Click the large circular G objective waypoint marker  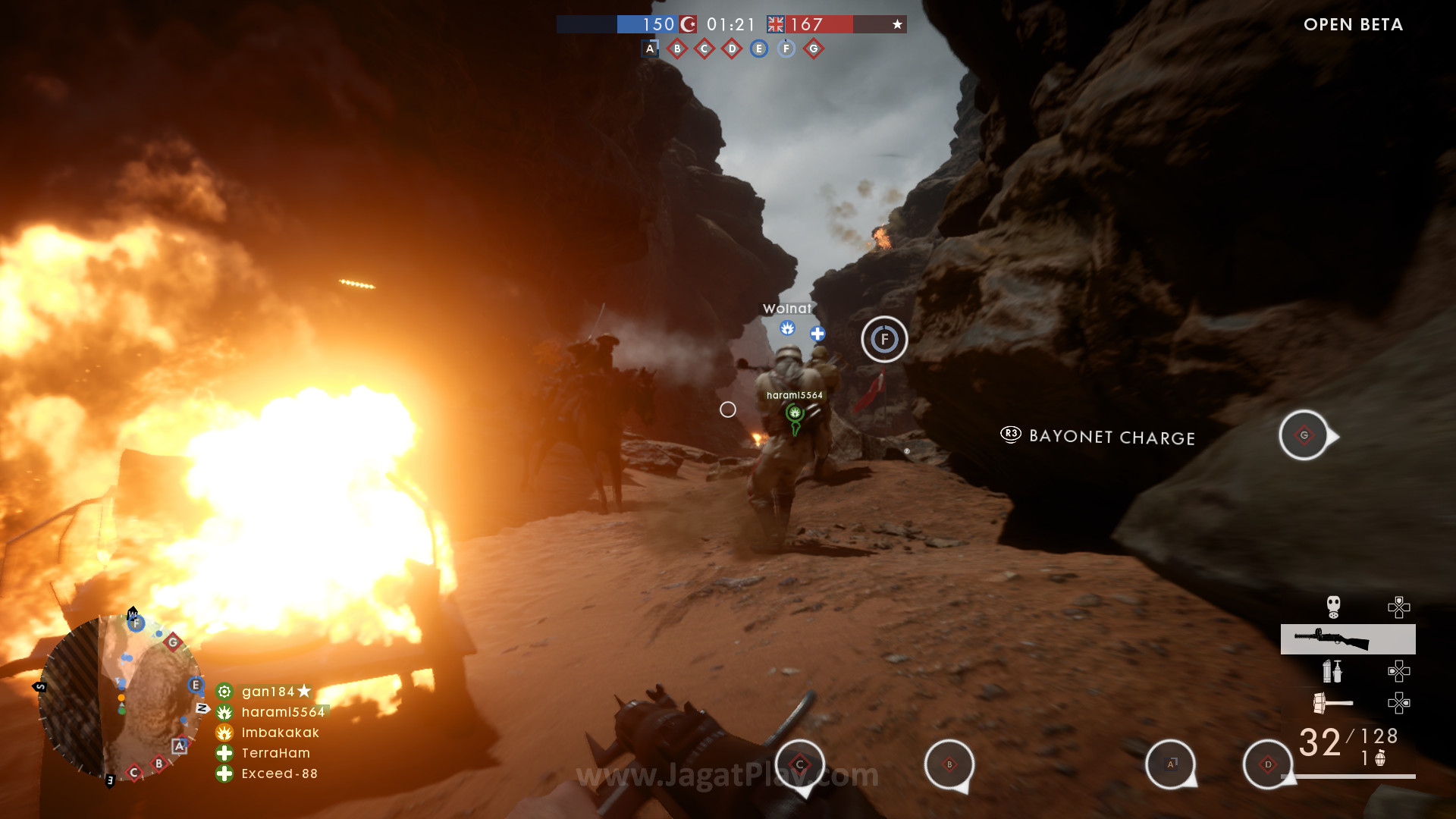point(1304,435)
